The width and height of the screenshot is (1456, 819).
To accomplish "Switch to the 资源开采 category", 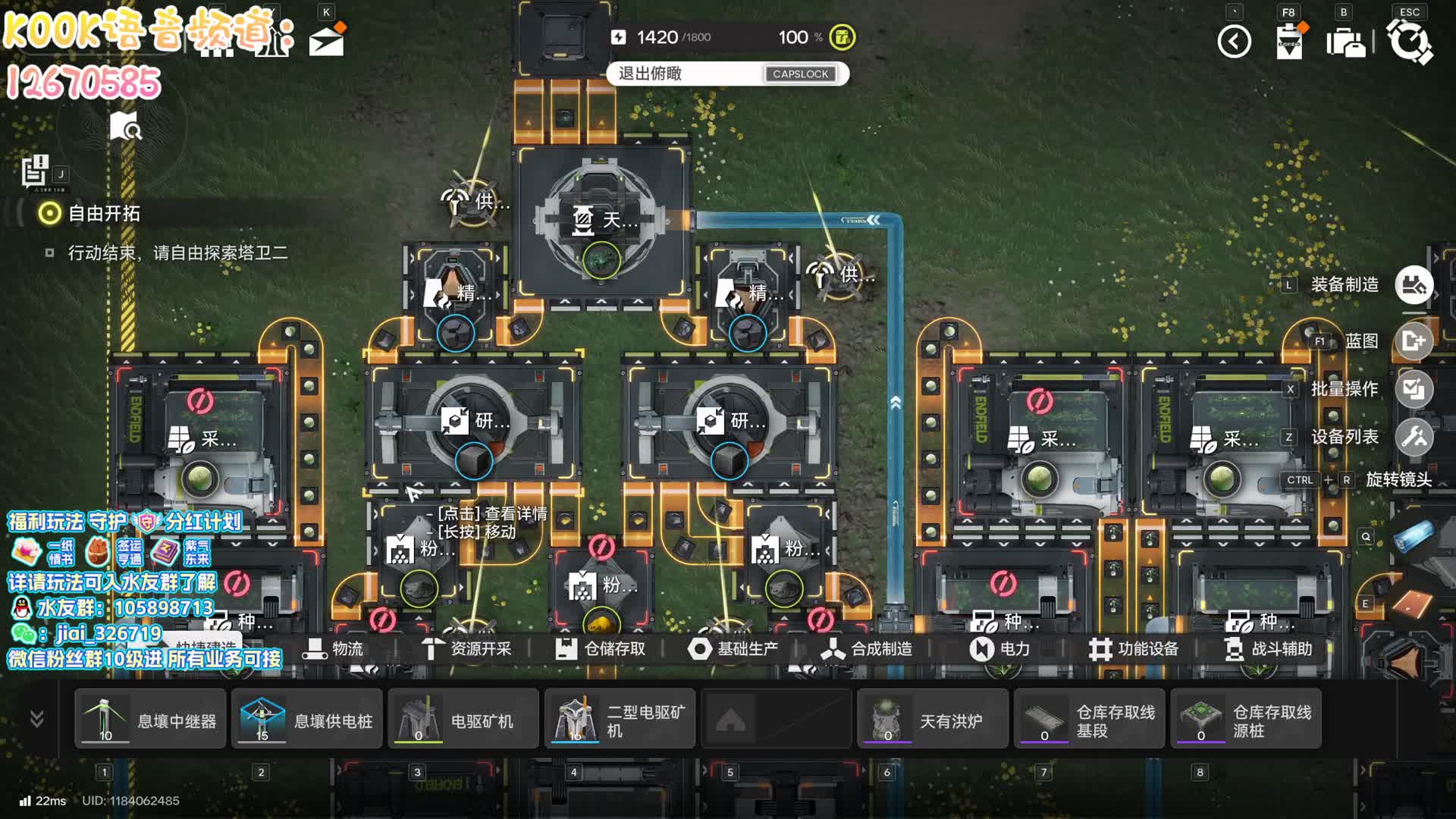I will (x=466, y=649).
